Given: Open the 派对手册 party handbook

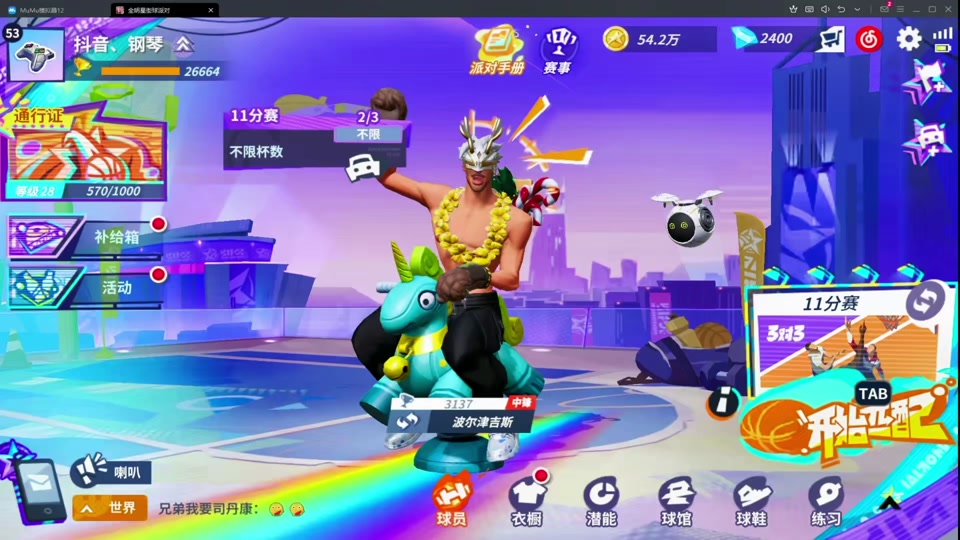Looking at the screenshot, I should tap(497, 48).
